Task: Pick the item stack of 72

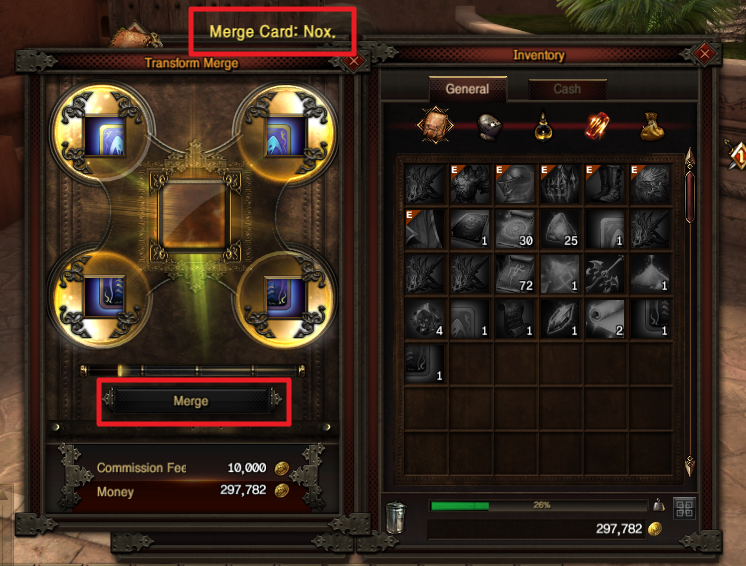Action: (516, 274)
